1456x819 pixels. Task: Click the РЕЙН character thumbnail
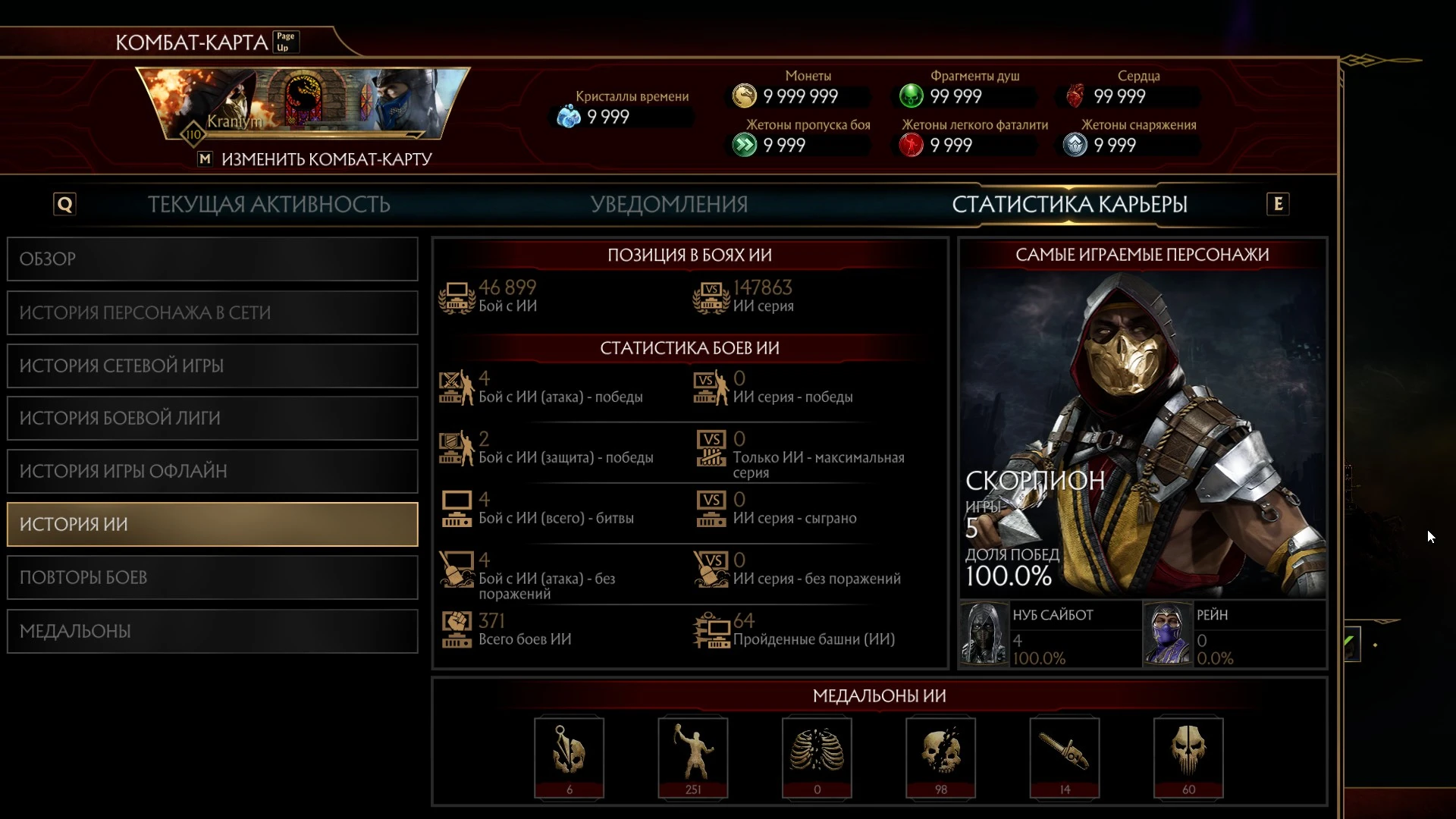coord(1168,635)
